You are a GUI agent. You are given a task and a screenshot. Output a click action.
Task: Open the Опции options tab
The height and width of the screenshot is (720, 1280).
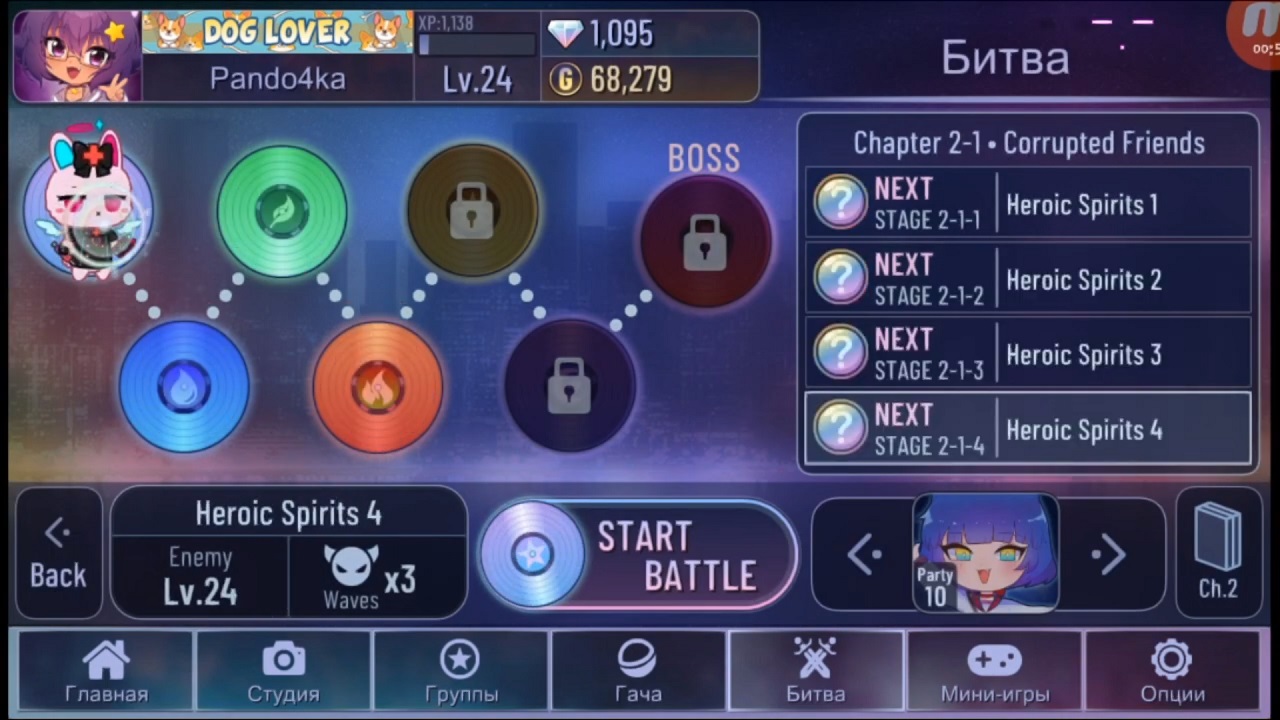click(x=1172, y=672)
